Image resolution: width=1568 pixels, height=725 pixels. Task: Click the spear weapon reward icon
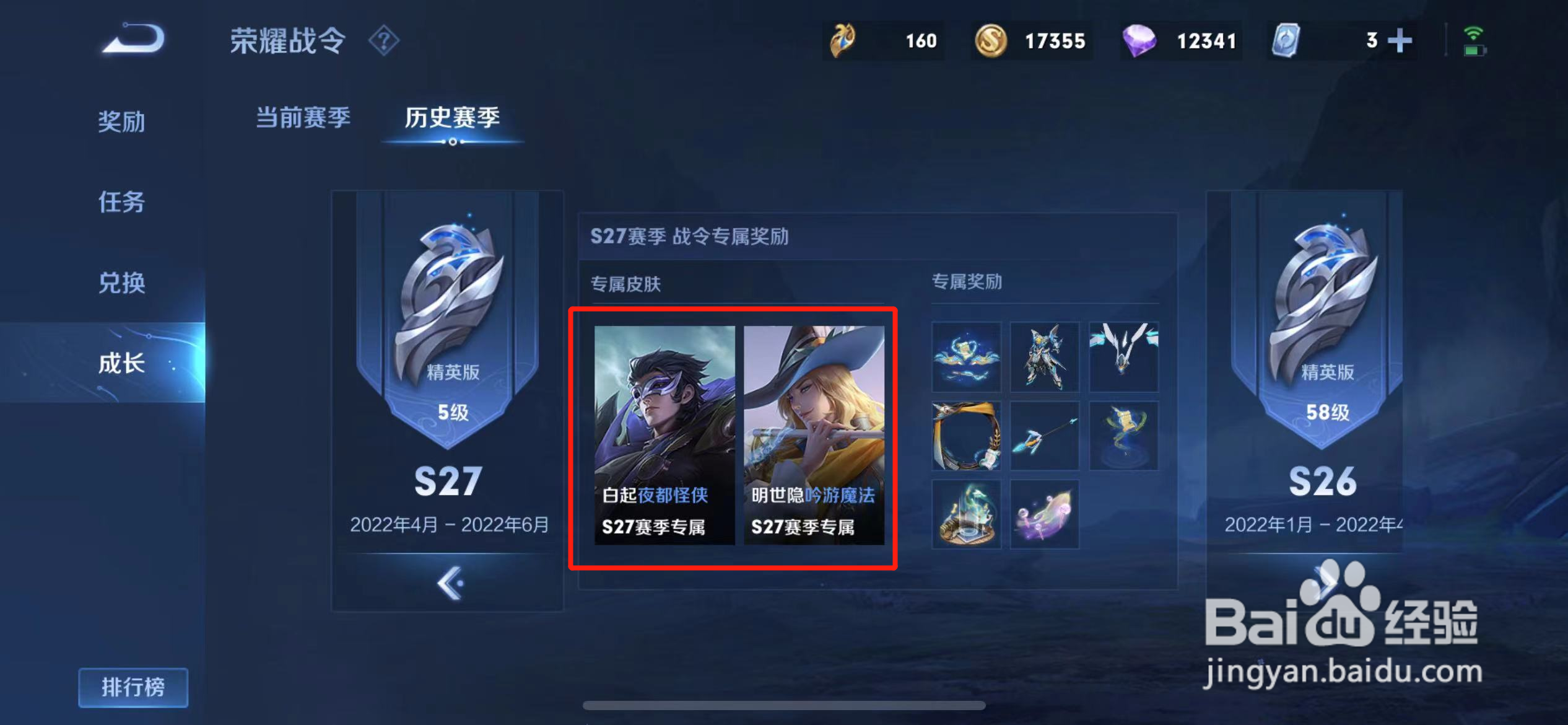pos(1045,435)
